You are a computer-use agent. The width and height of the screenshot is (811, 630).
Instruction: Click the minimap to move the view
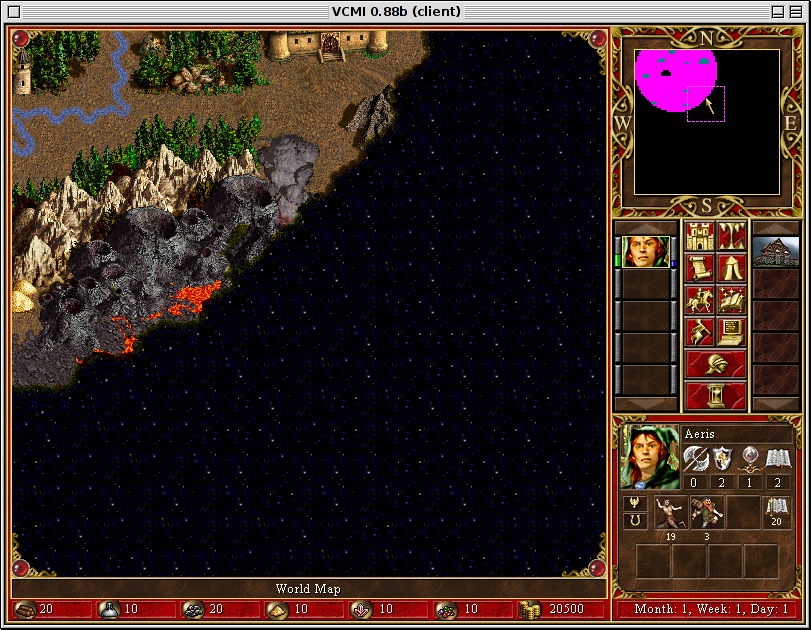[707, 122]
